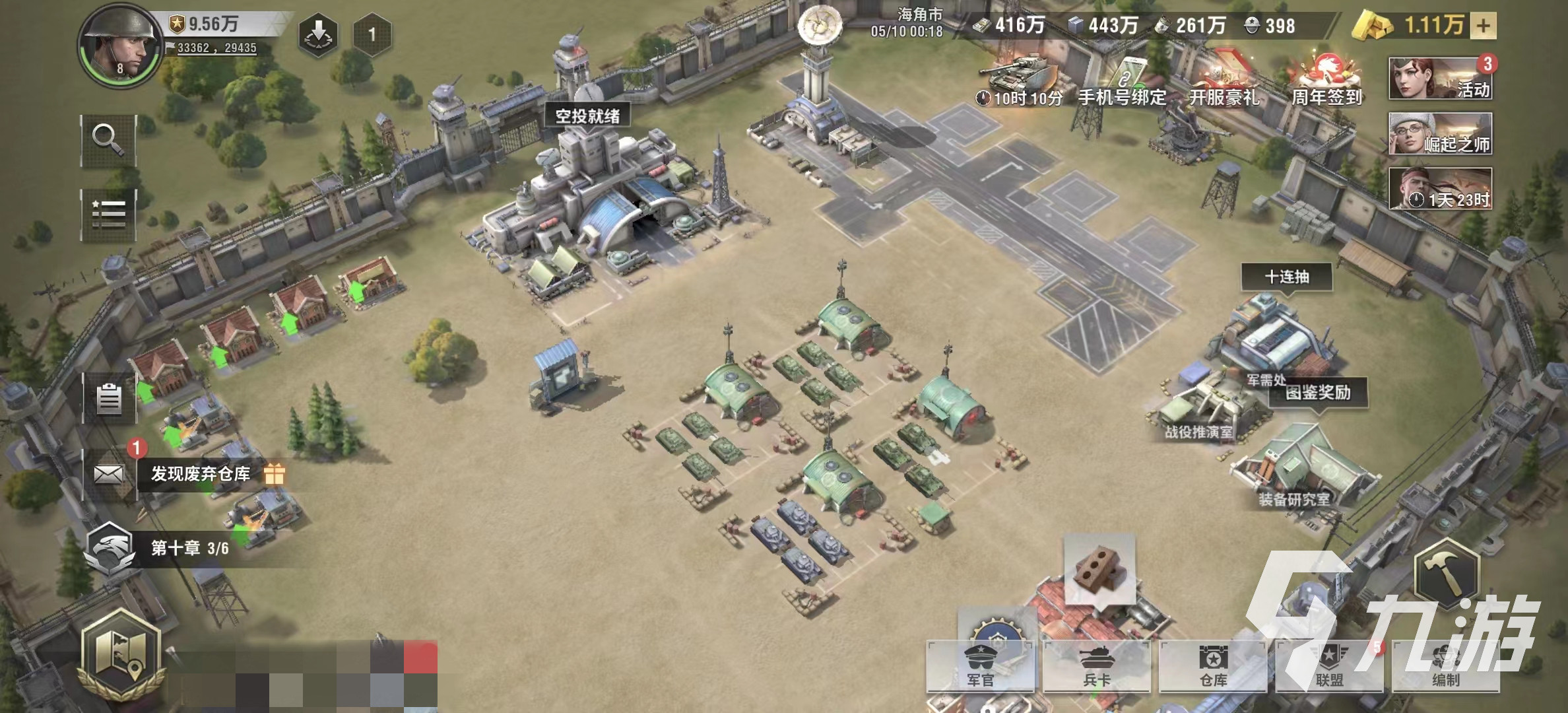Open the 活动 events panel
Screen dimensions: 1568x713
1440,79
